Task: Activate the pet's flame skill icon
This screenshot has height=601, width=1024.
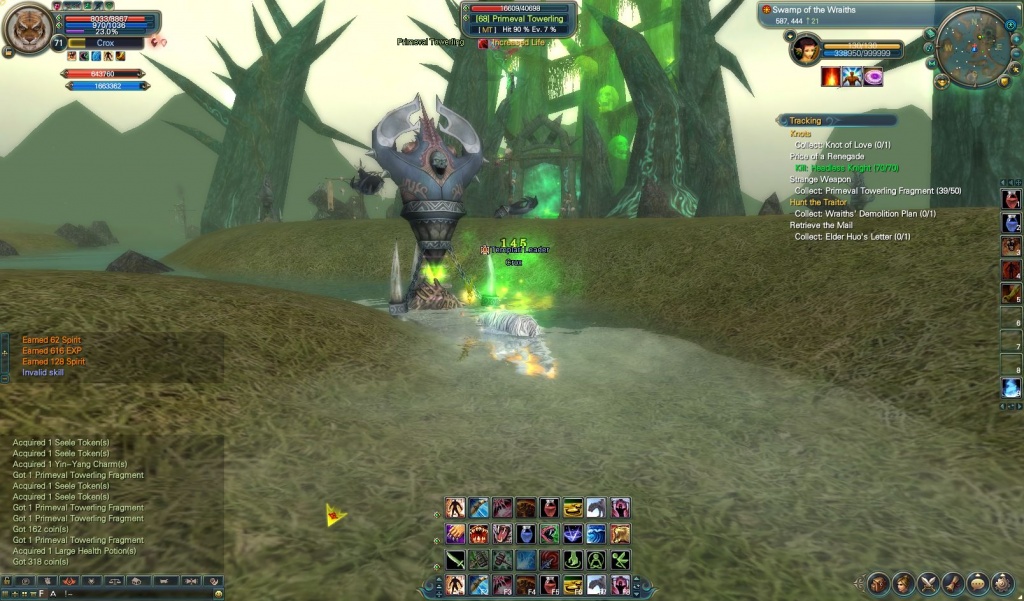Action: point(831,77)
